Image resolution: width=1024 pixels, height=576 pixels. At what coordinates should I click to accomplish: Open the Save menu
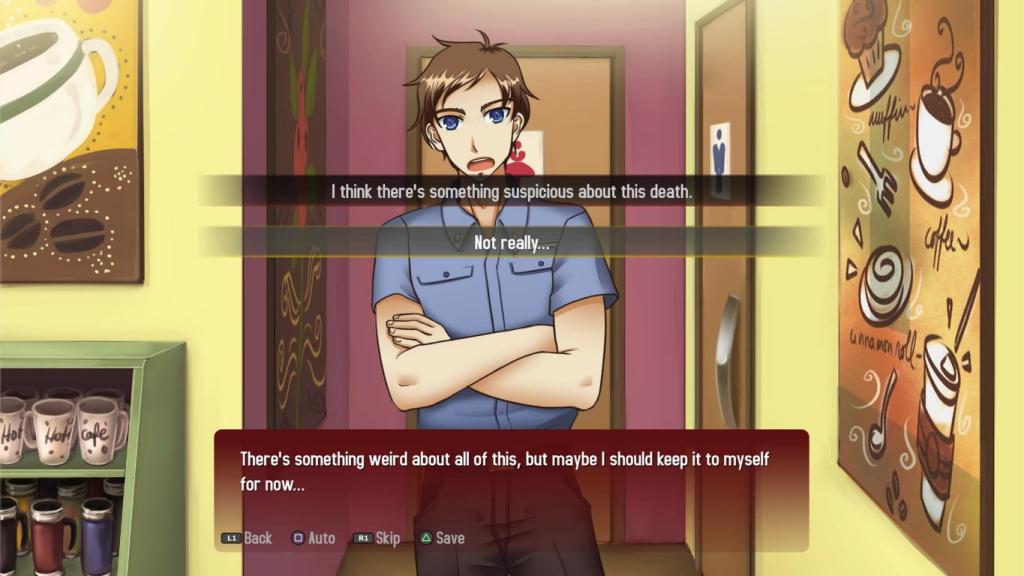(x=441, y=538)
